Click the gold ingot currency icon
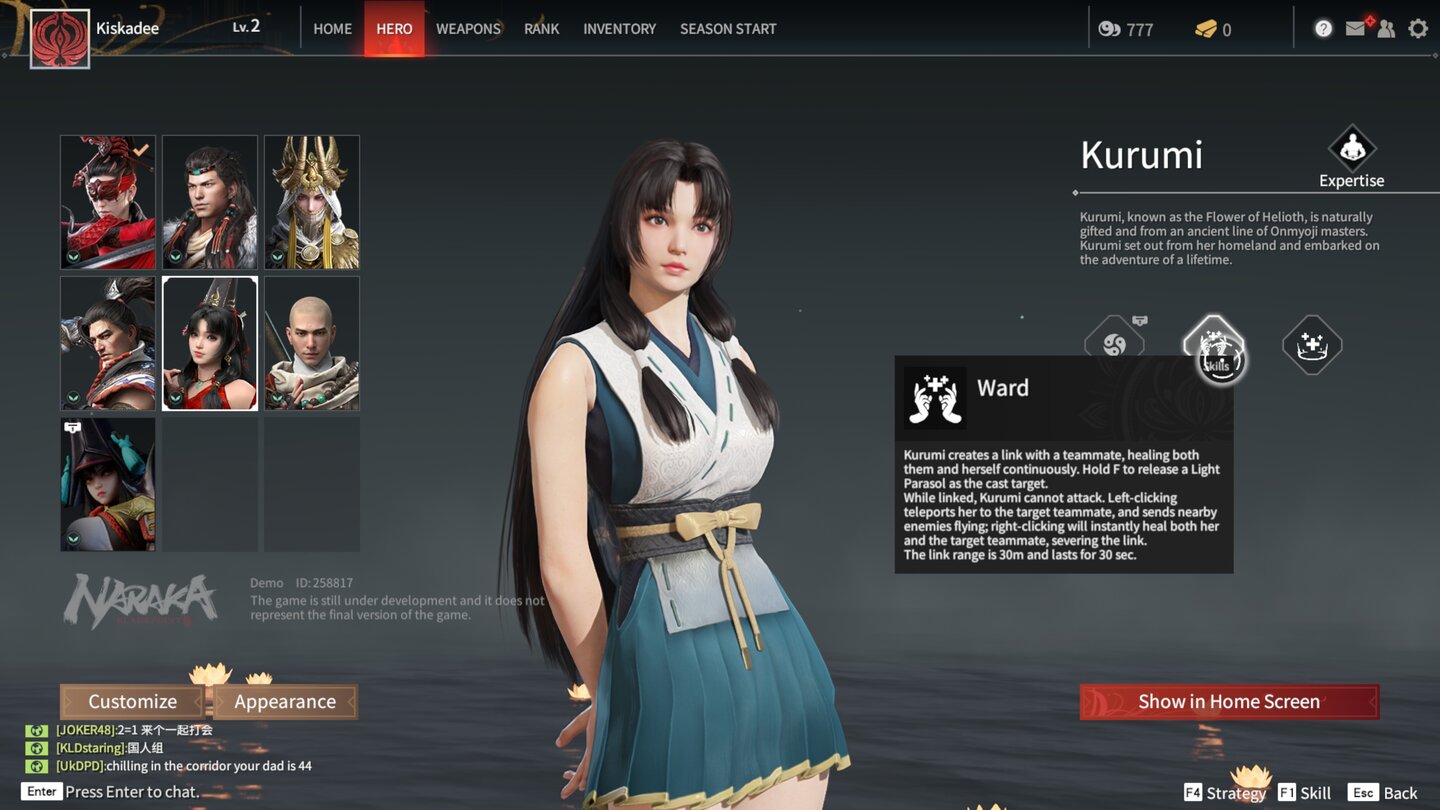The height and width of the screenshot is (810, 1440). [x=1207, y=29]
